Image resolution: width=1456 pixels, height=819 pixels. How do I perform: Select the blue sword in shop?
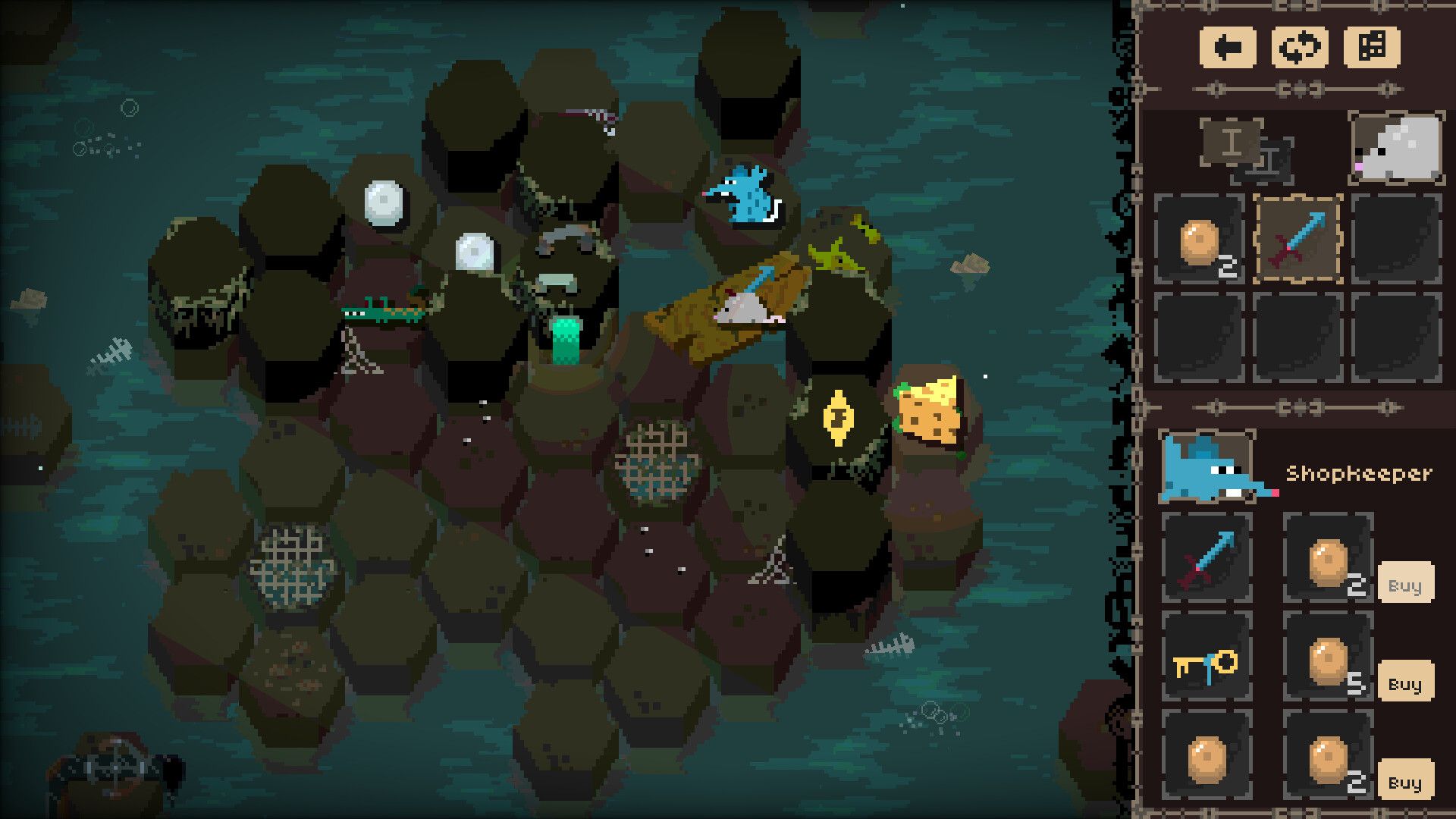pyautogui.click(x=1207, y=558)
